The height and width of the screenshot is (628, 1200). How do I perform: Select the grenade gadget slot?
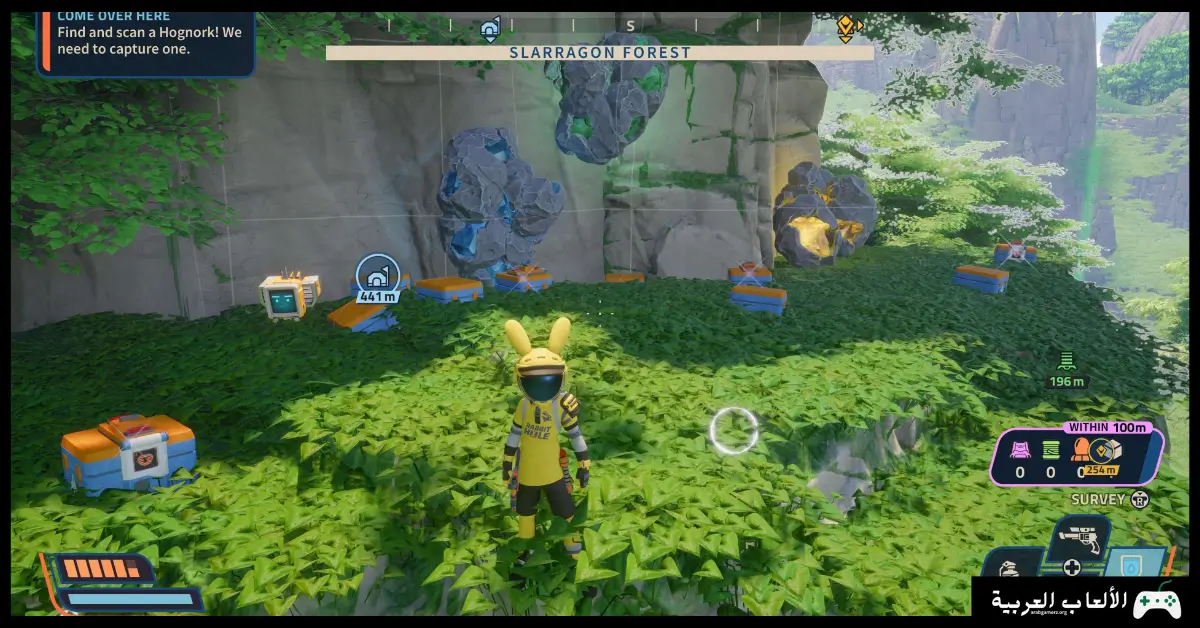[1008, 566]
